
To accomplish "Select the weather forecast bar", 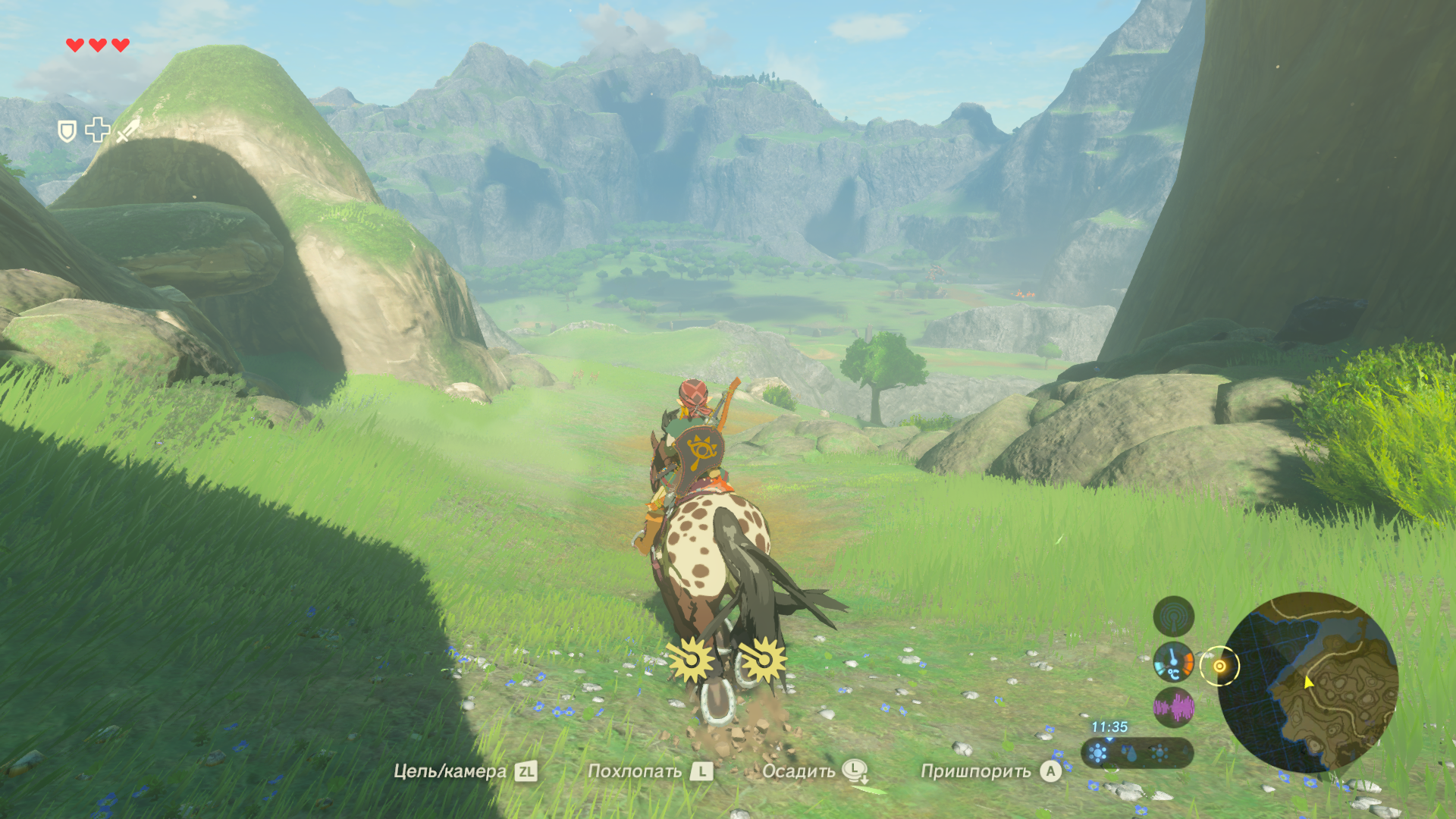I will [1137, 753].
